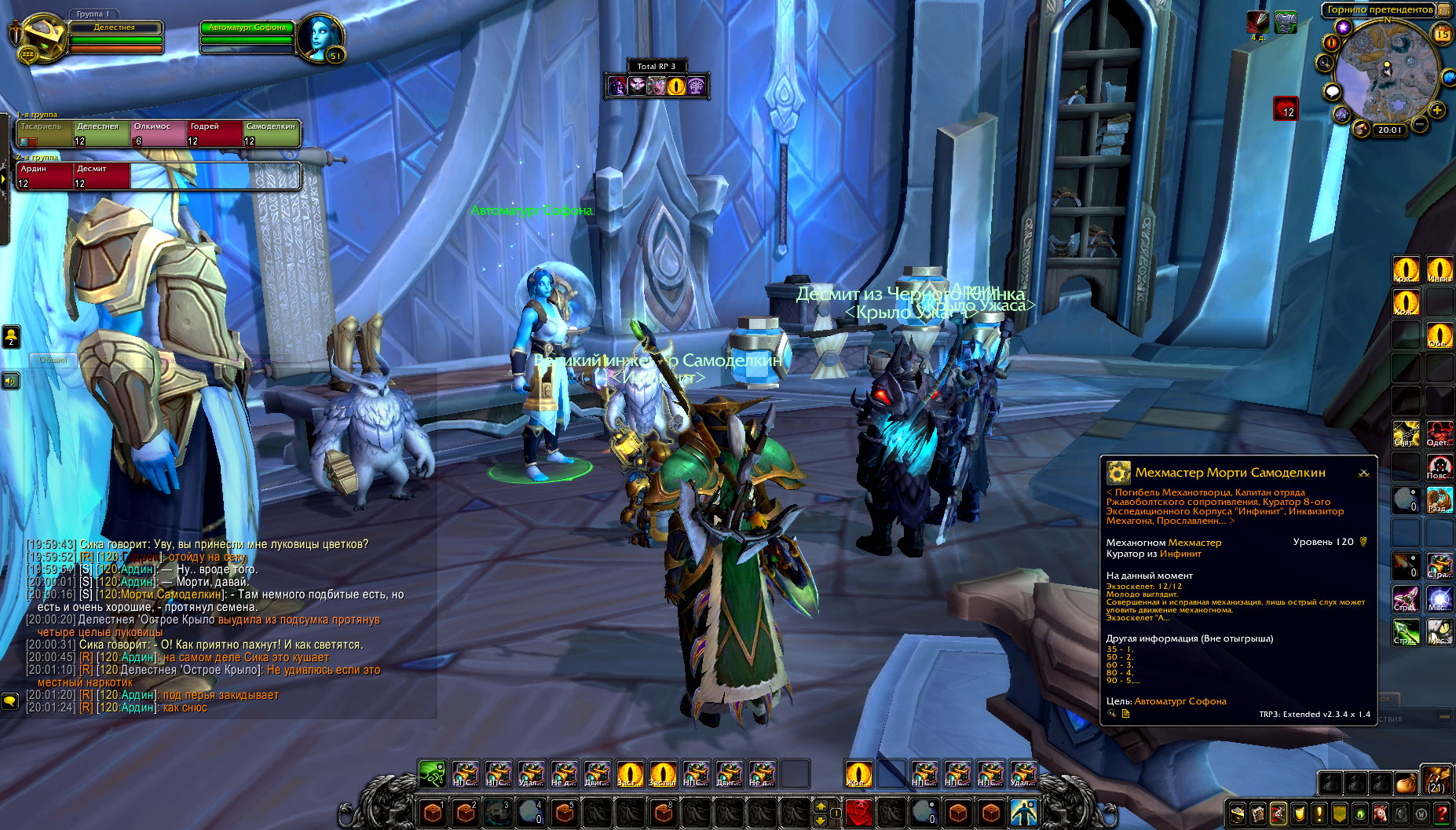Activate the green running figure ability

432,774
